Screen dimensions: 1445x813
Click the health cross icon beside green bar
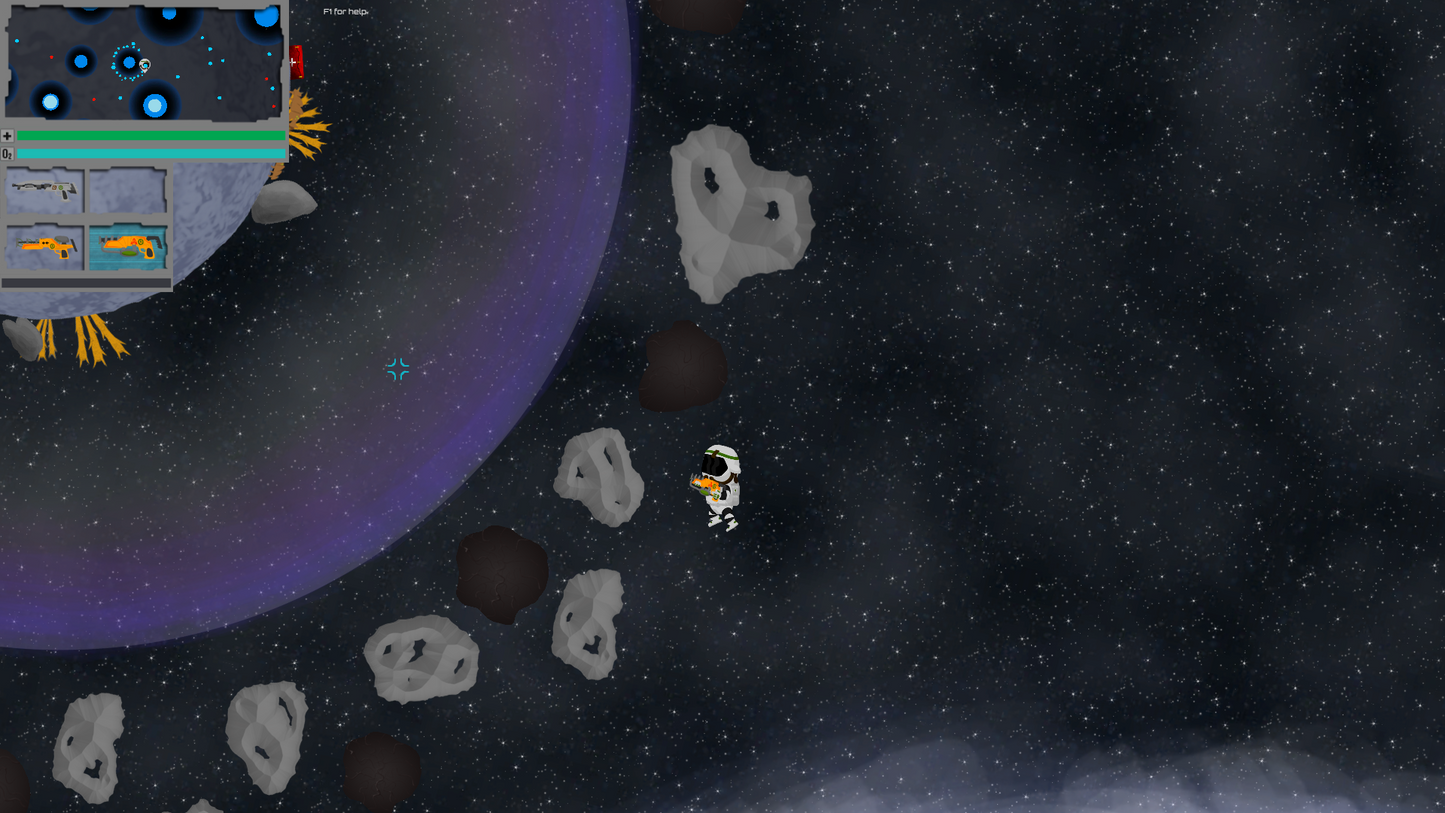(7, 135)
